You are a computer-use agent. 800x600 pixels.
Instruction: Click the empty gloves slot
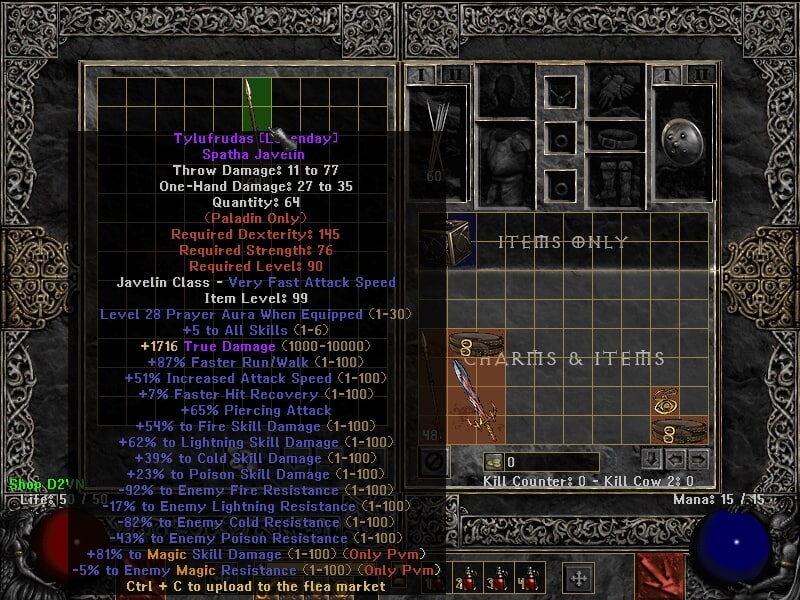pos(615,91)
